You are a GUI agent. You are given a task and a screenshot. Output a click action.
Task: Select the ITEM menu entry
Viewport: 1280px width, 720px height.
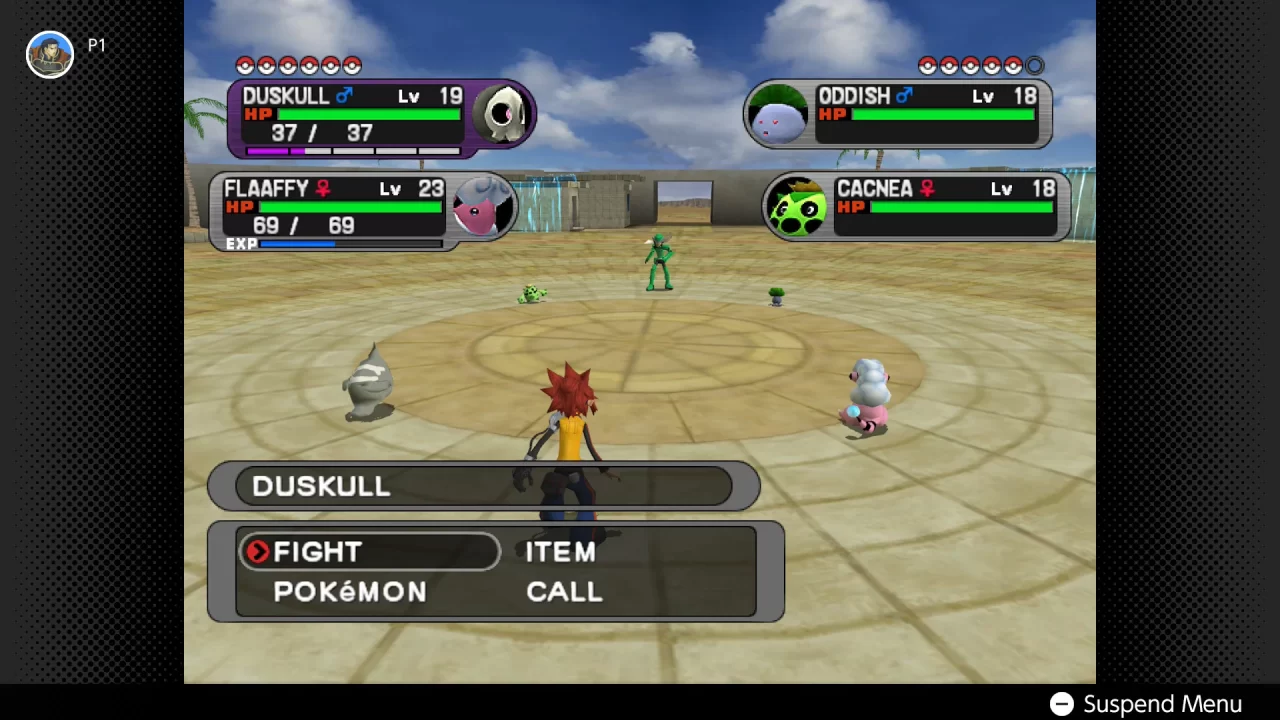(x=560, y=552)
